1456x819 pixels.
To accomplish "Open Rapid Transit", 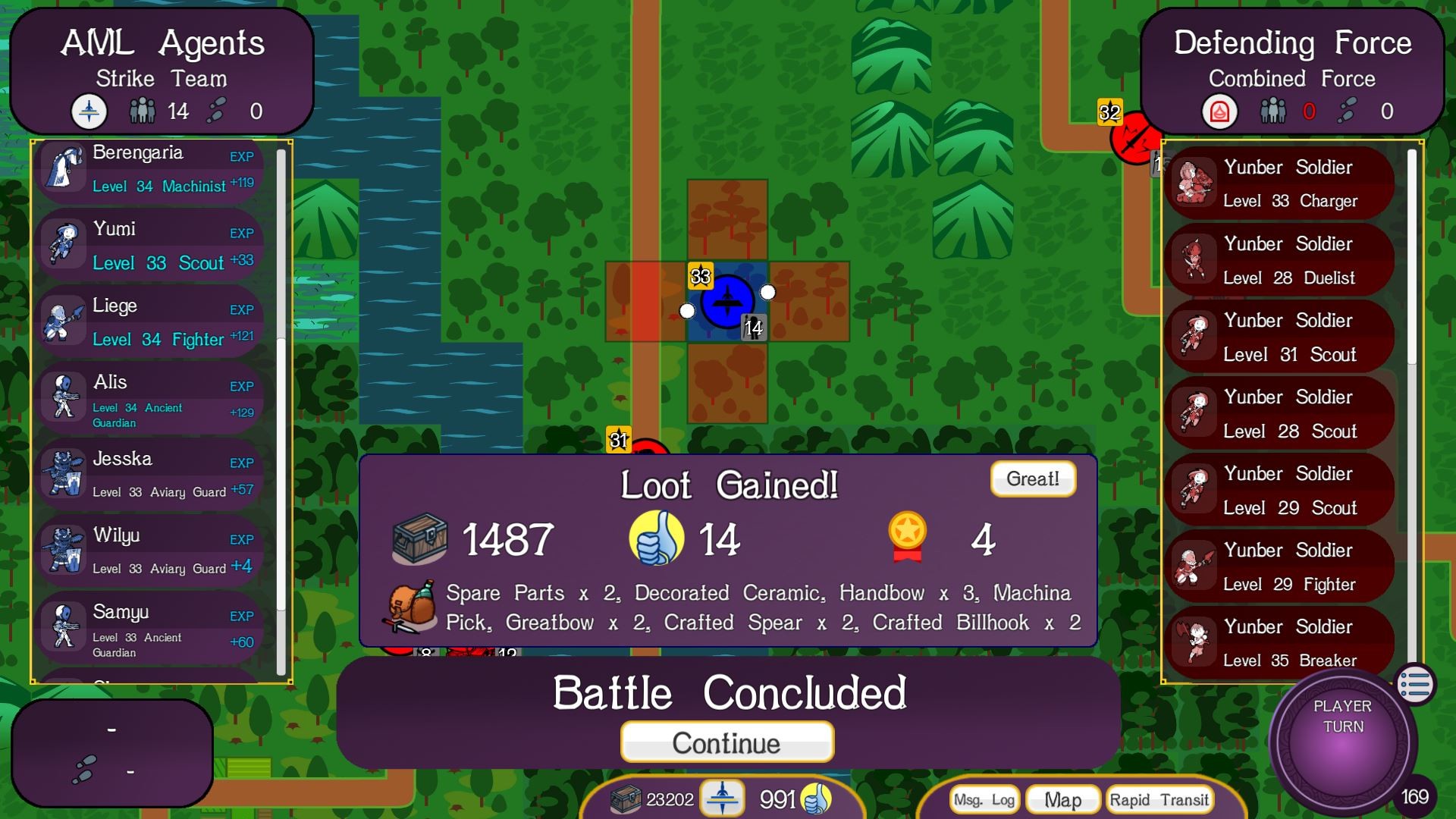I will [1159, 799].
